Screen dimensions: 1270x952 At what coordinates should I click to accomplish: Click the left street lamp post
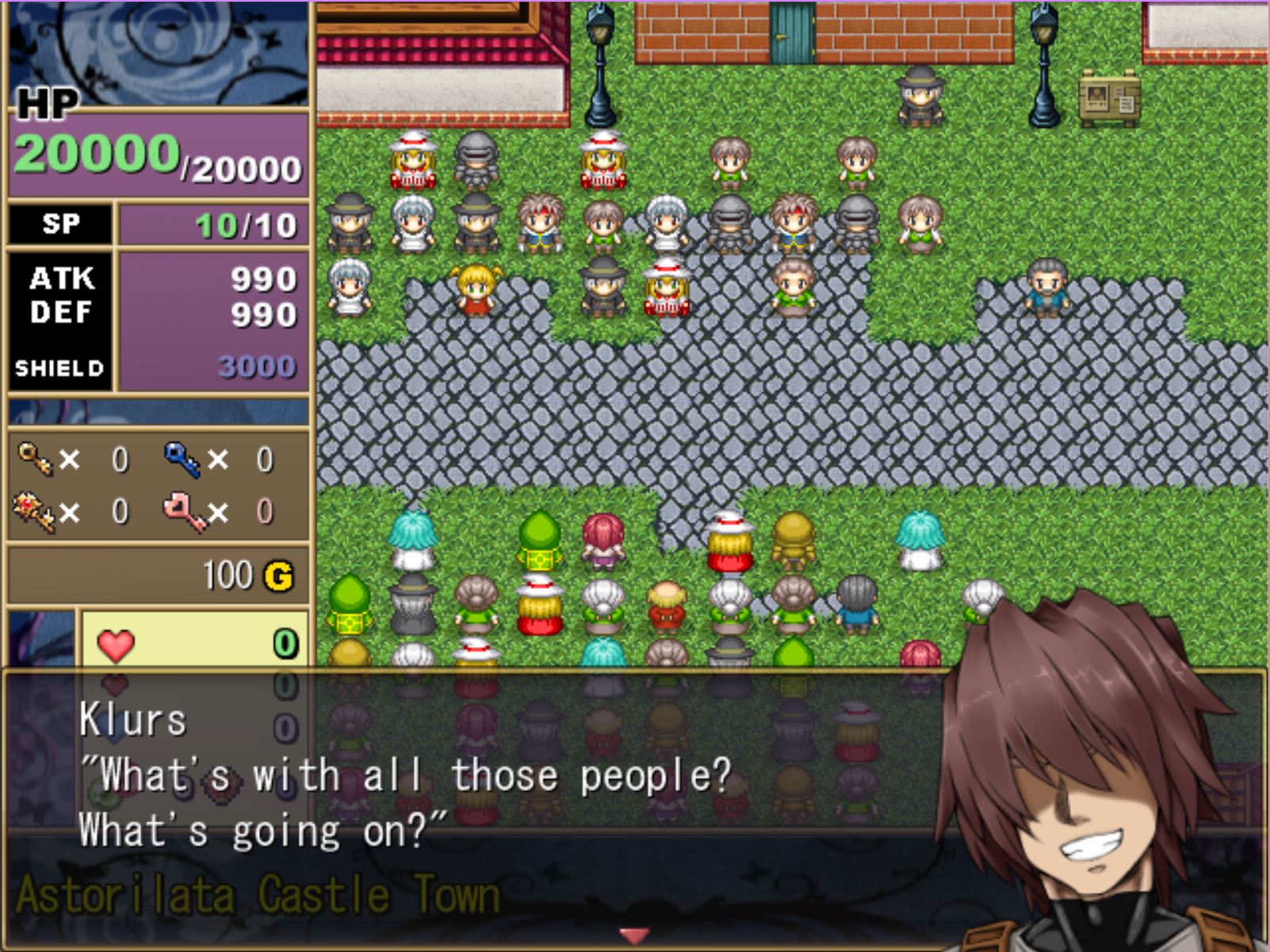coord(599,59)
